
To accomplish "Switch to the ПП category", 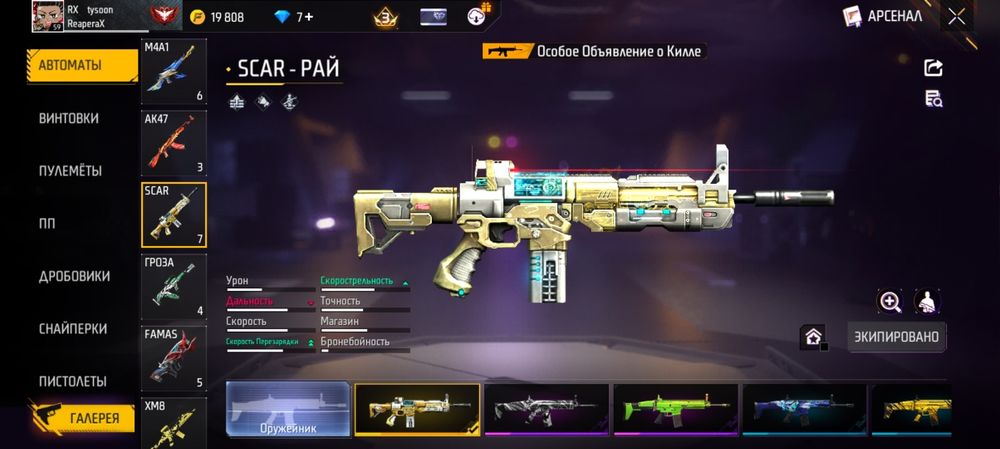I will [x=49, y=223].
